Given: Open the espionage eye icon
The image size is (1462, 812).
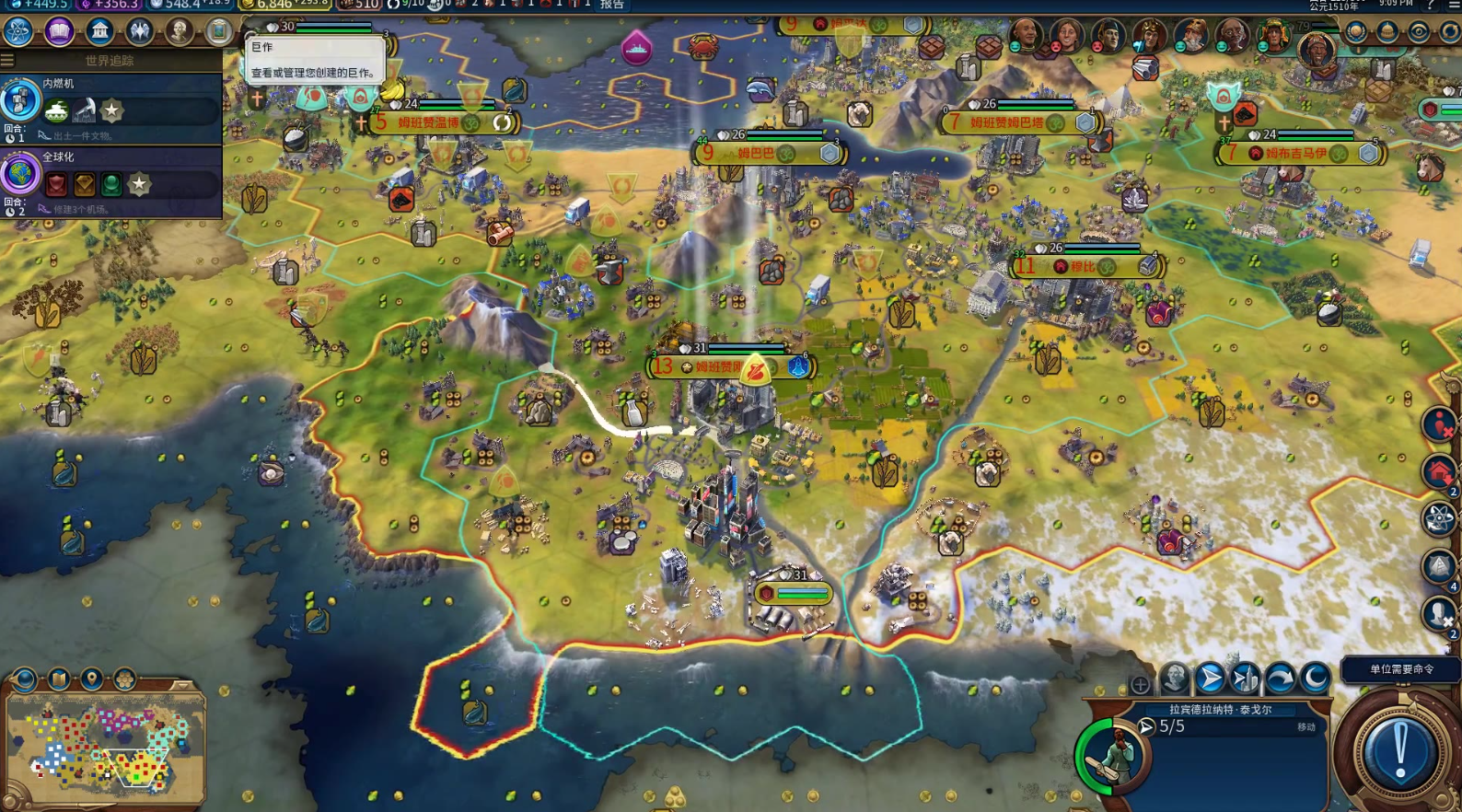Looking at the screenshot, I should coord(1419,32).
